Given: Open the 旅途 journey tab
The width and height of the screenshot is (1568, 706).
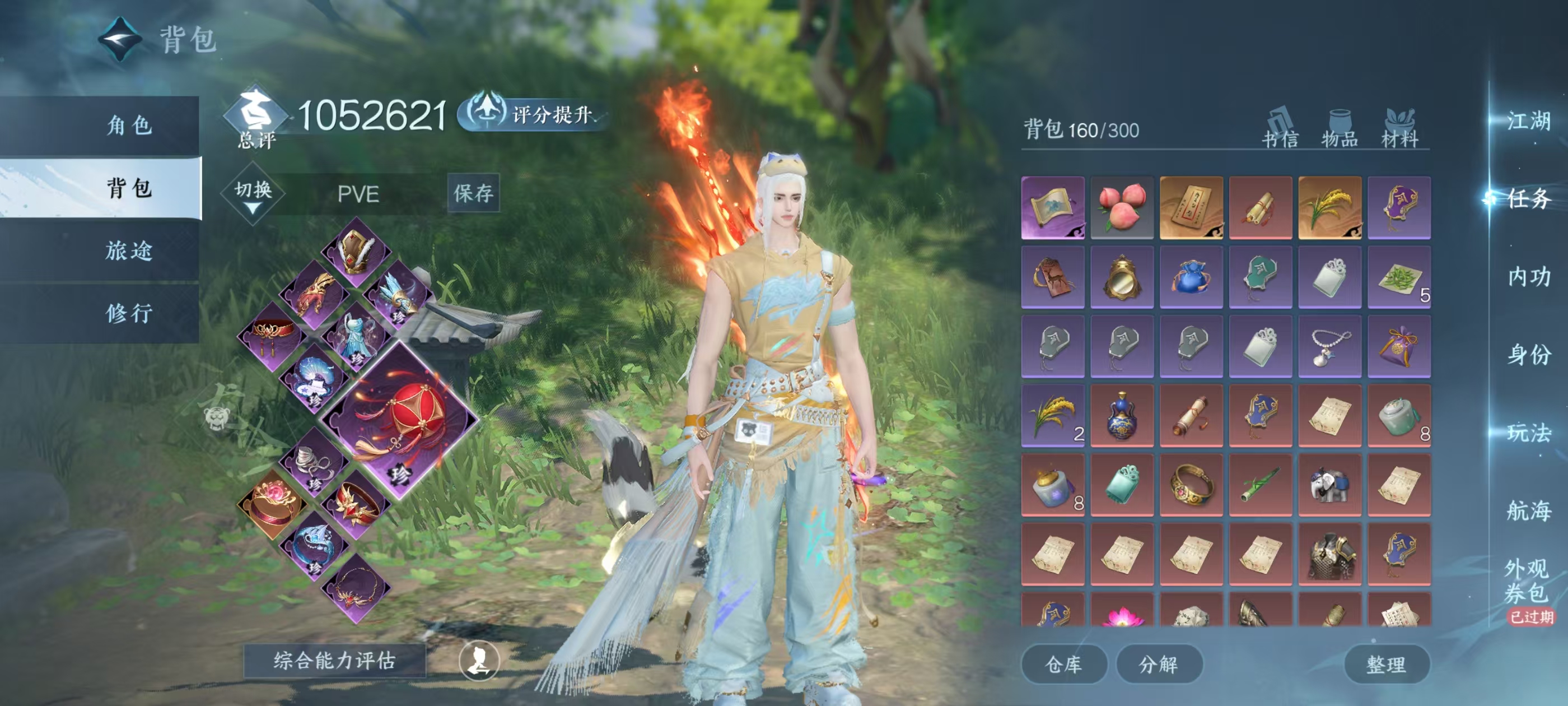Looking at the screenshot, I should click(128, 250).
